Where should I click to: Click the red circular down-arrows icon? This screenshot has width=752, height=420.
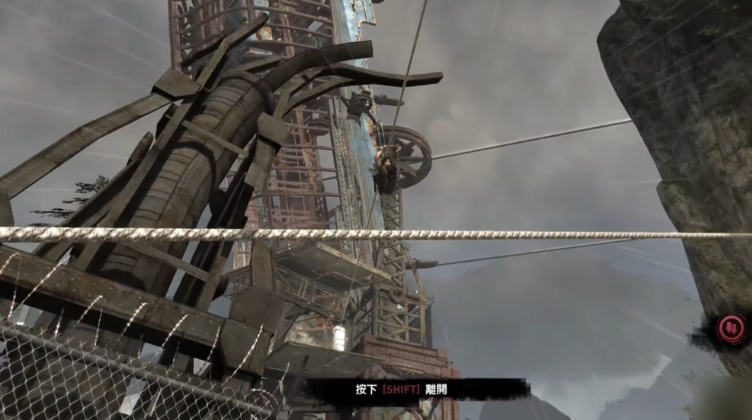[x=732, y=327]
